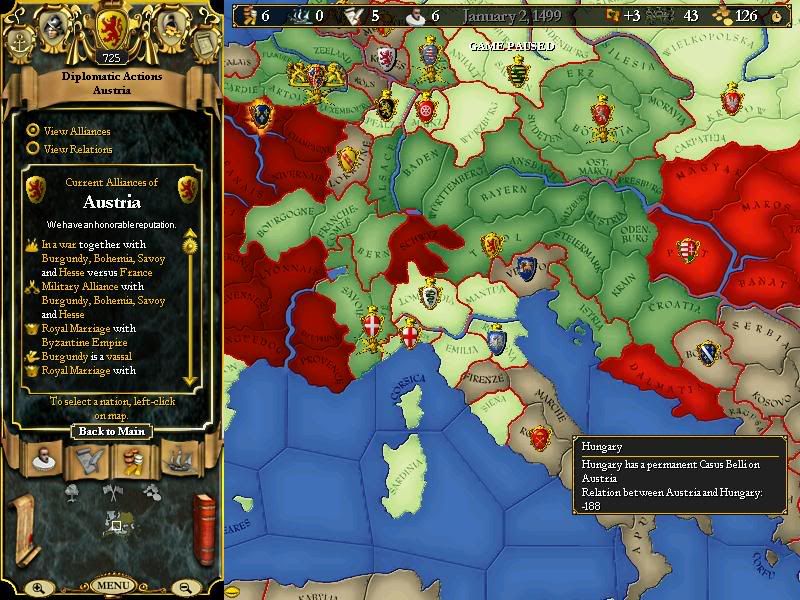
Task: Select the crossed flags map mode
Action: tap(113, 491)
